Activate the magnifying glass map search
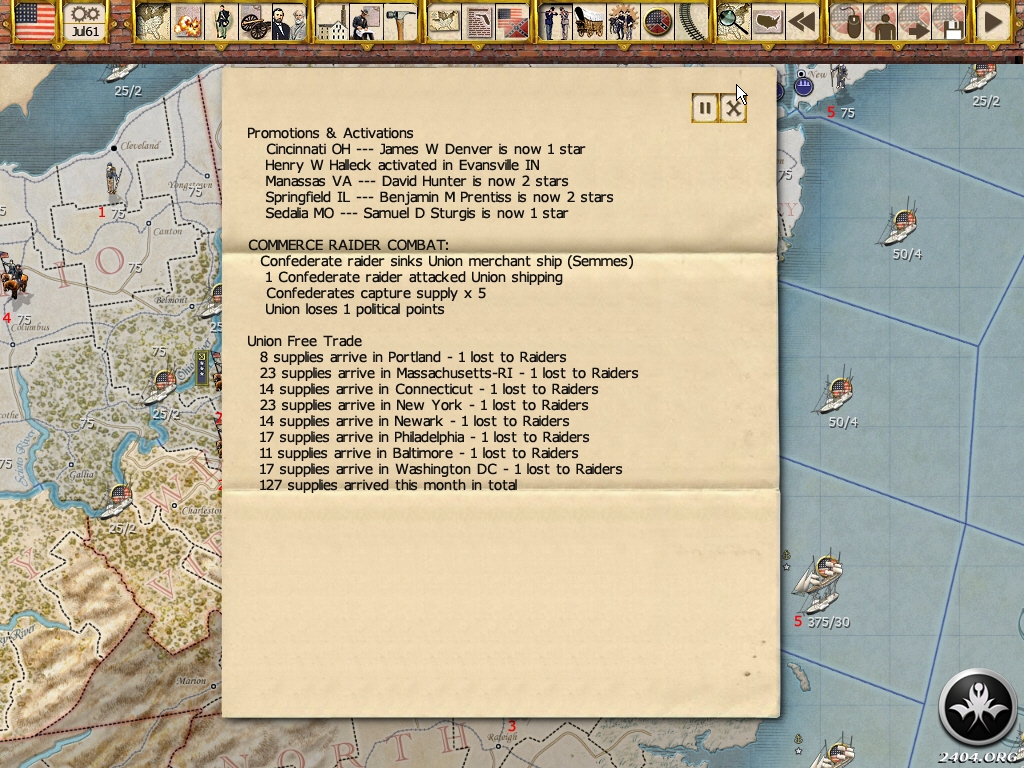 pyautogui.click(x=733, y=22)
